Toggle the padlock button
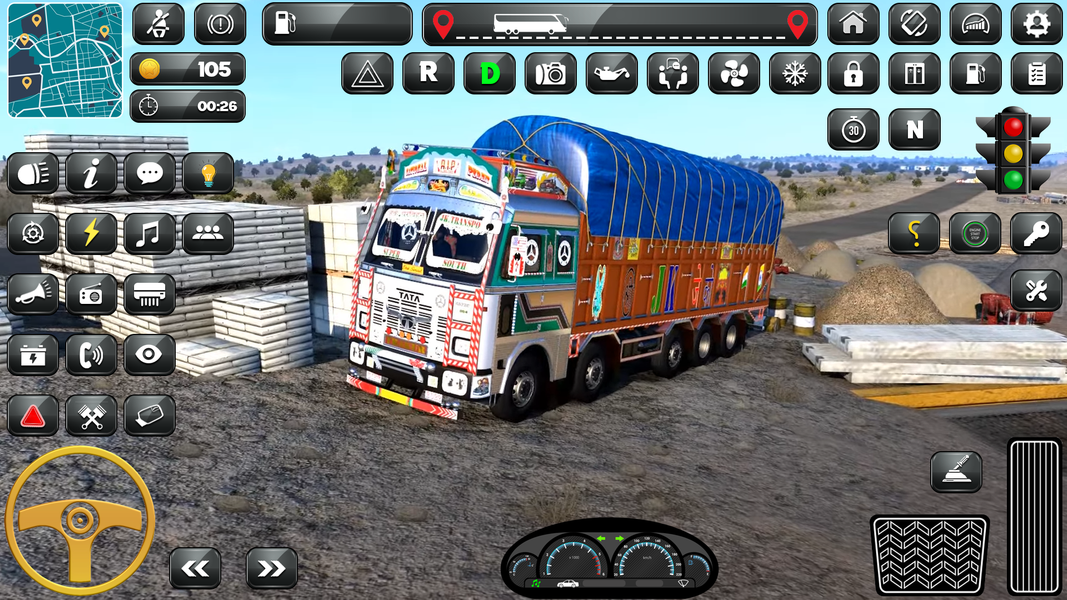 853,73
